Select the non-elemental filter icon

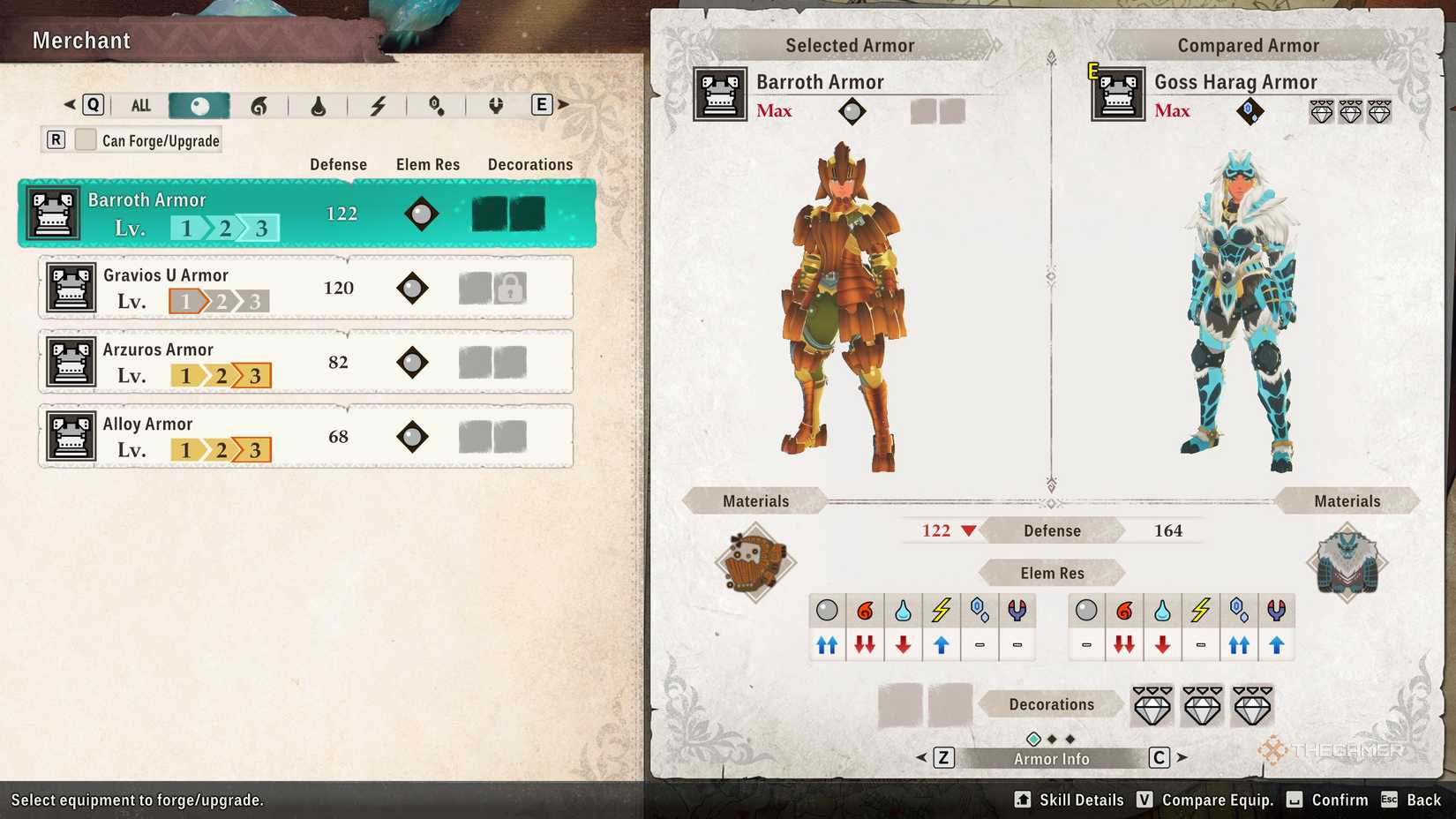pos(198,104)
